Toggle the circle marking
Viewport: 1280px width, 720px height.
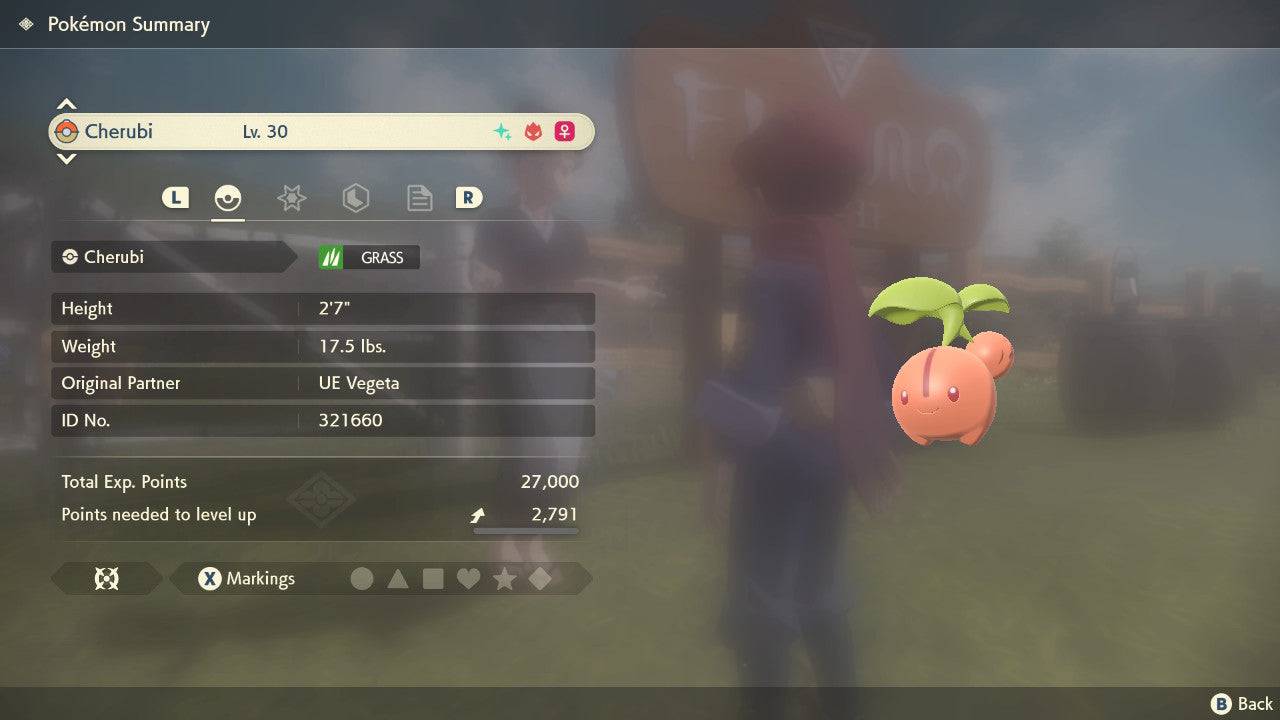(x=362, y=579)
